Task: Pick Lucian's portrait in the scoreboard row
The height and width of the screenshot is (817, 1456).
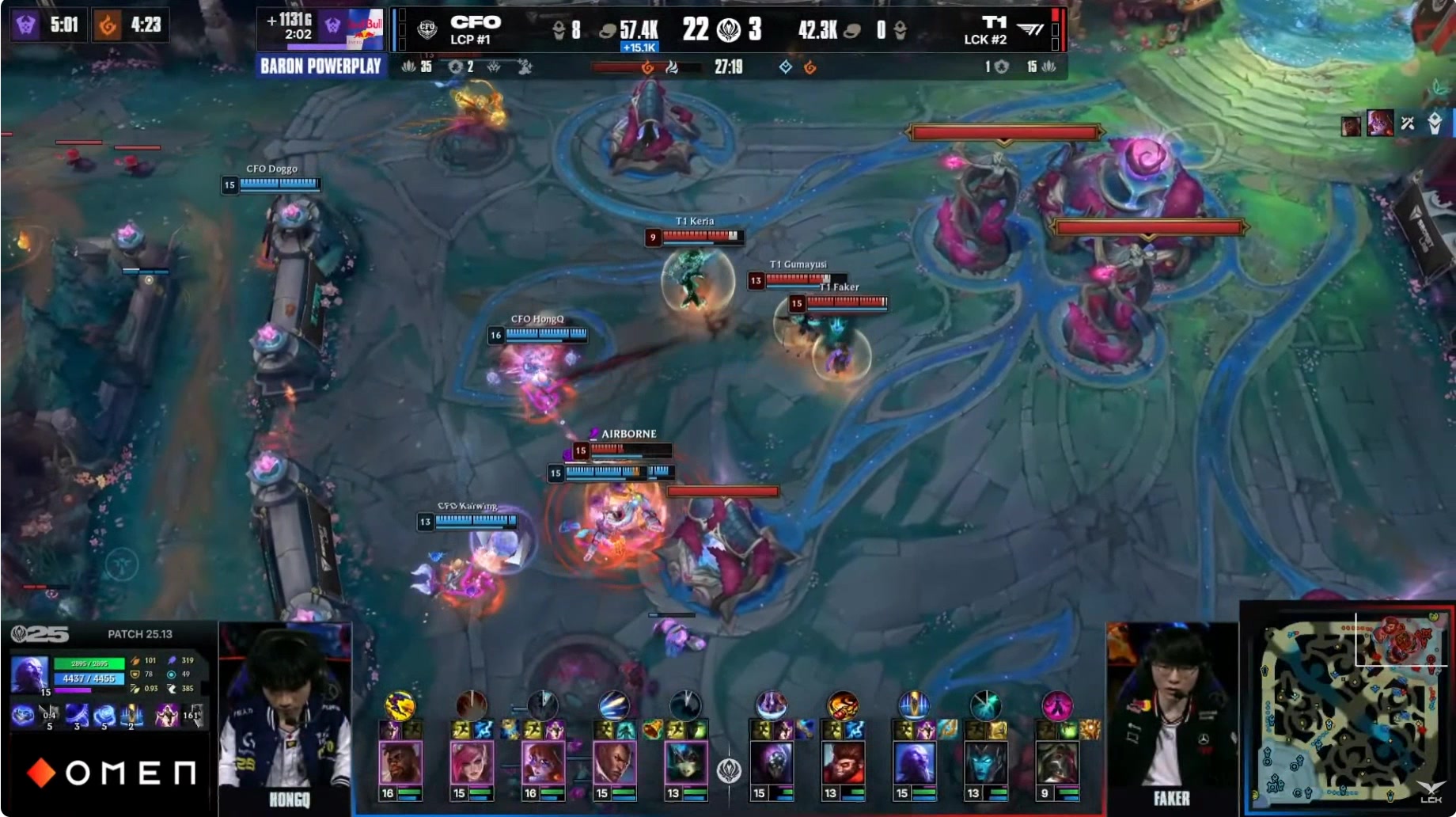Action: pyautogui.click(x=614, y=764)
